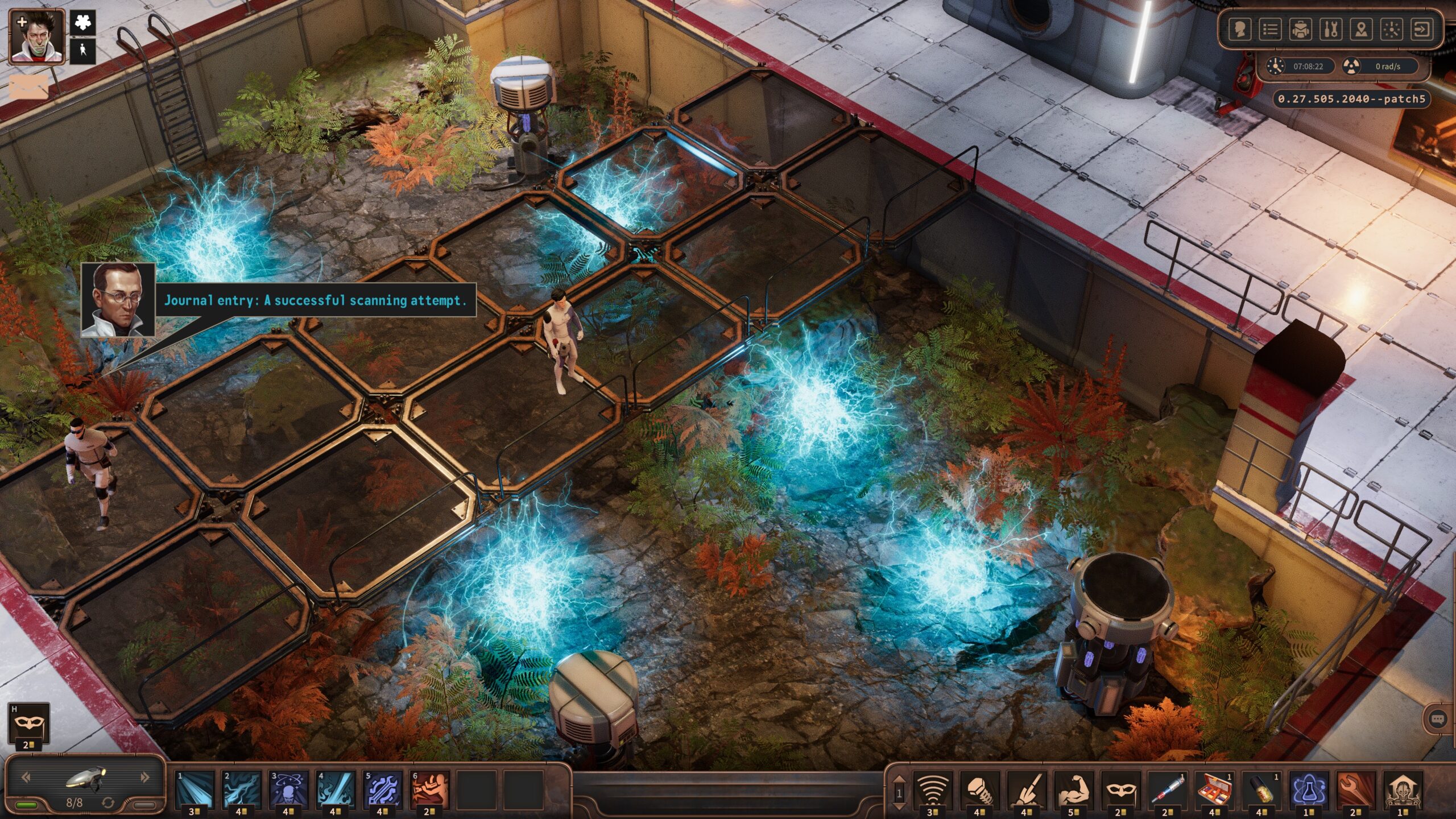The width and height of the screenshot is (1456, 819).
Task: Open the character profile screen
Action: click(1240, 29)
